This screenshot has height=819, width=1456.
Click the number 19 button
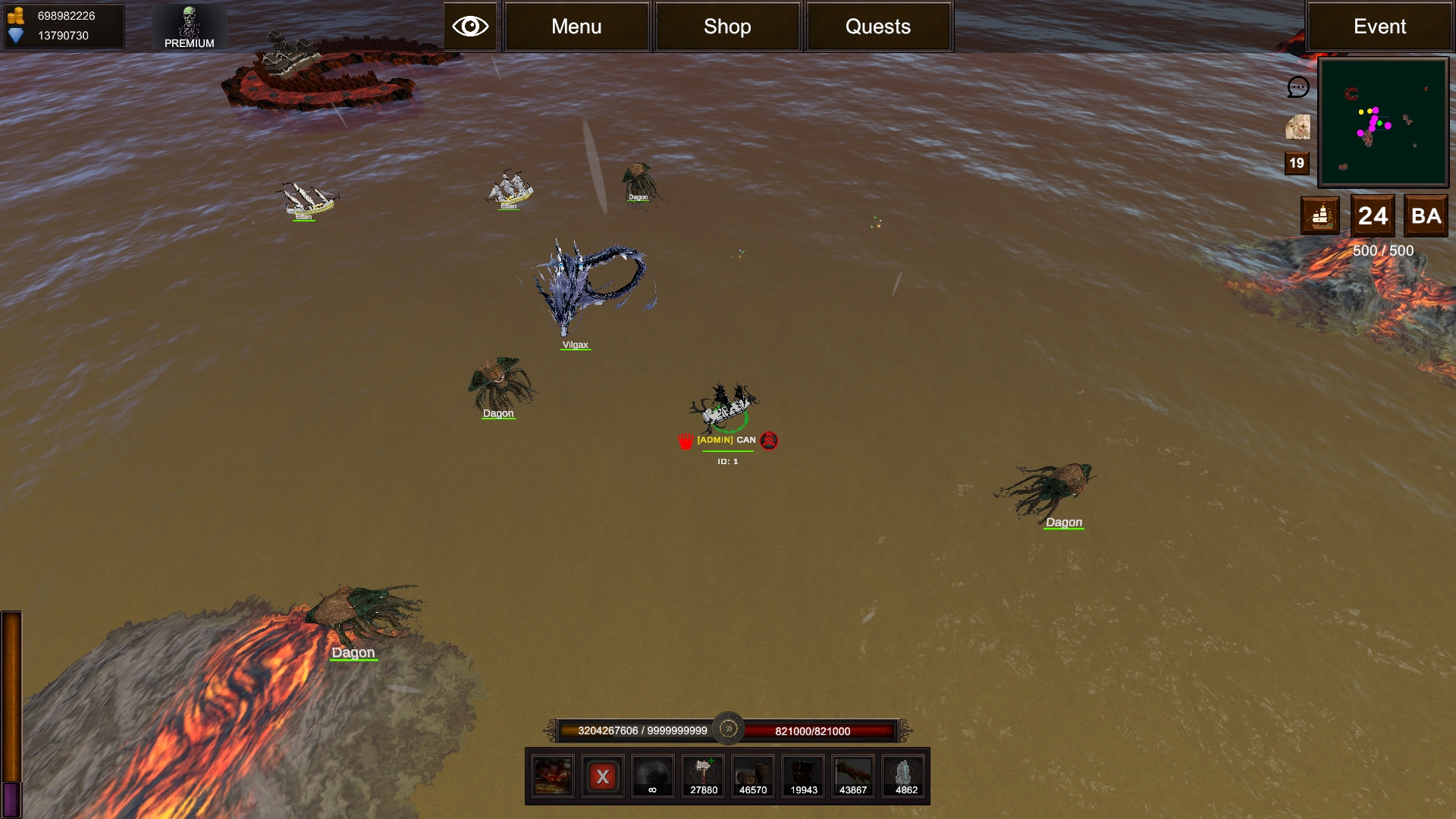(x=1297, y=163)
